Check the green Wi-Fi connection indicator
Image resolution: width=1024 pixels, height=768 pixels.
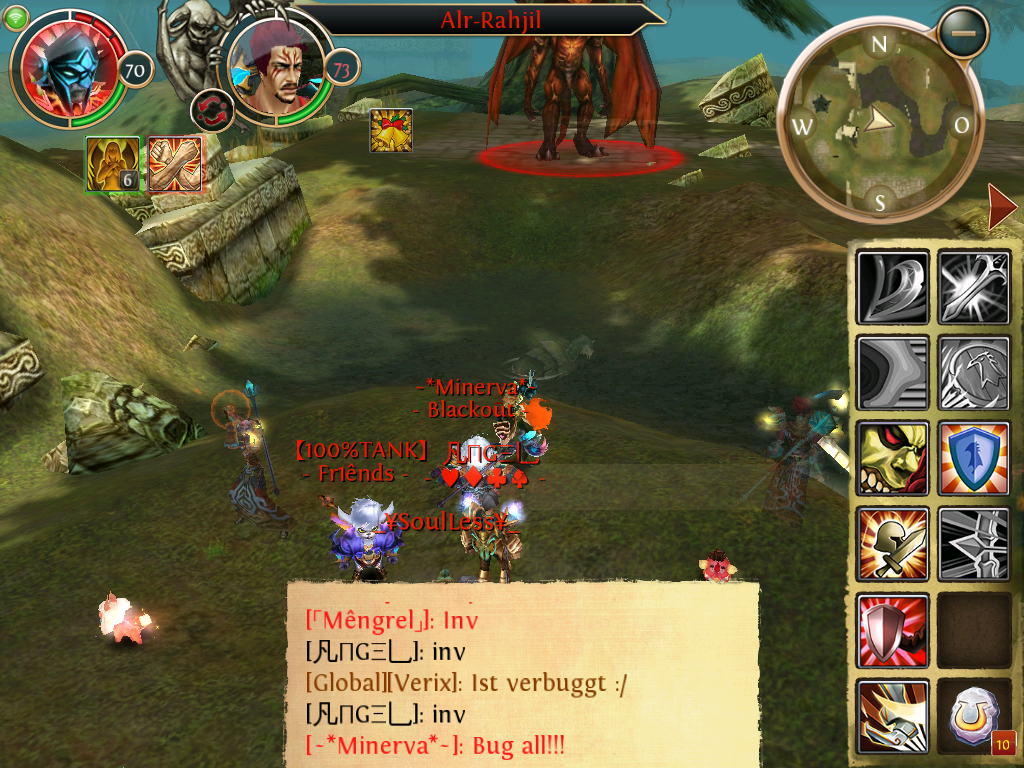(x=18, y=17)
